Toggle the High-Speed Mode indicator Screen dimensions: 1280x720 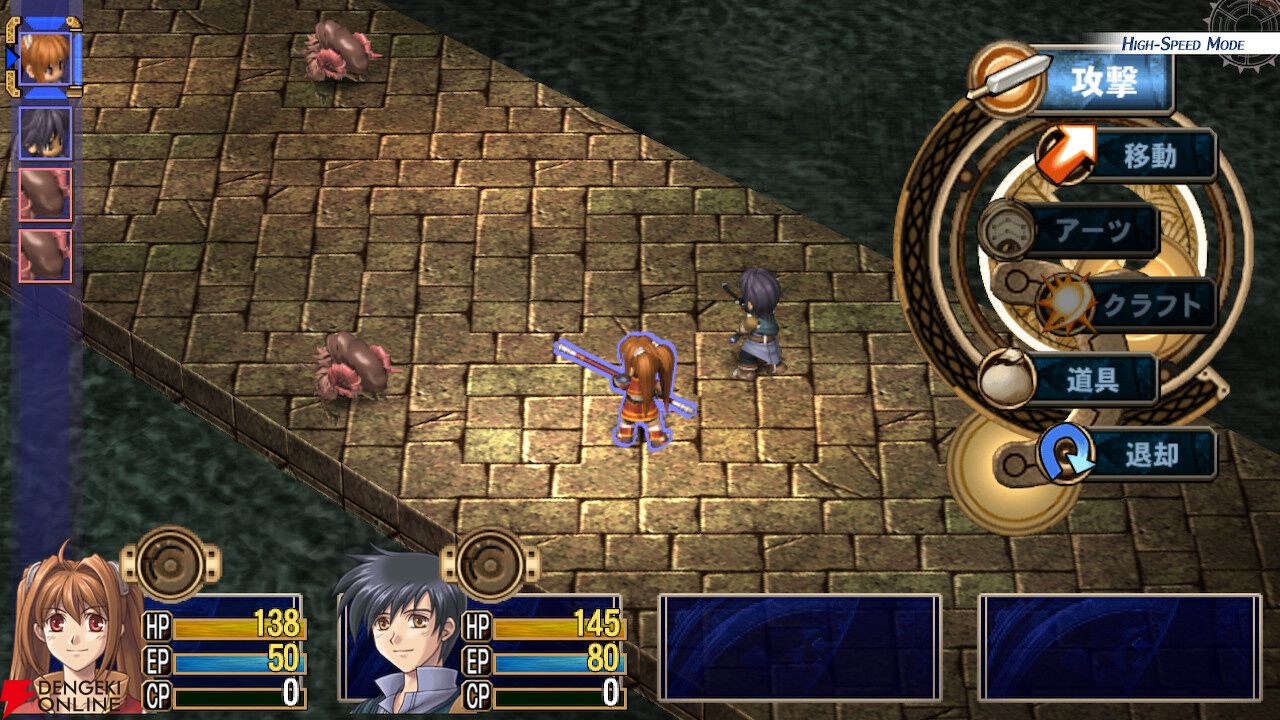tap(1182, 44)
